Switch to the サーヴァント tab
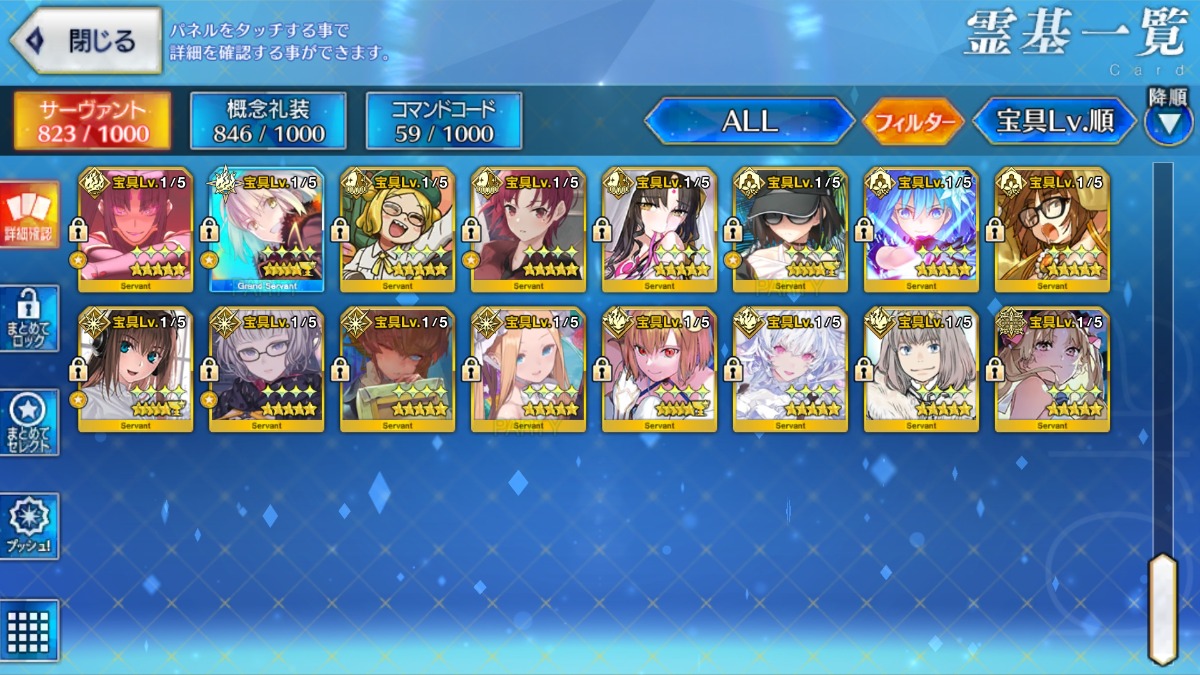 pos(92,122)
